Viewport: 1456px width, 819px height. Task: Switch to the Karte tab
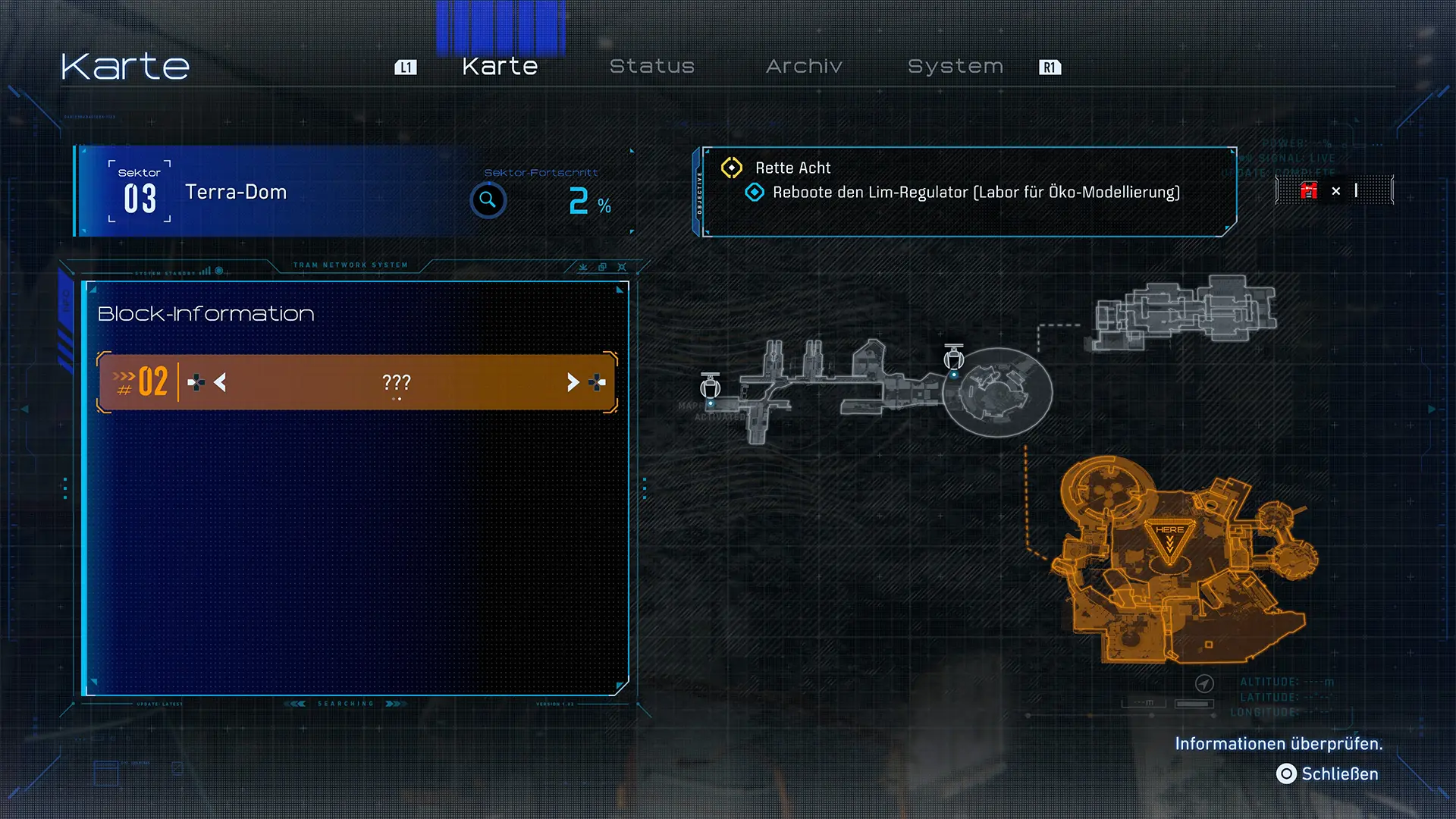click(500, 67)
